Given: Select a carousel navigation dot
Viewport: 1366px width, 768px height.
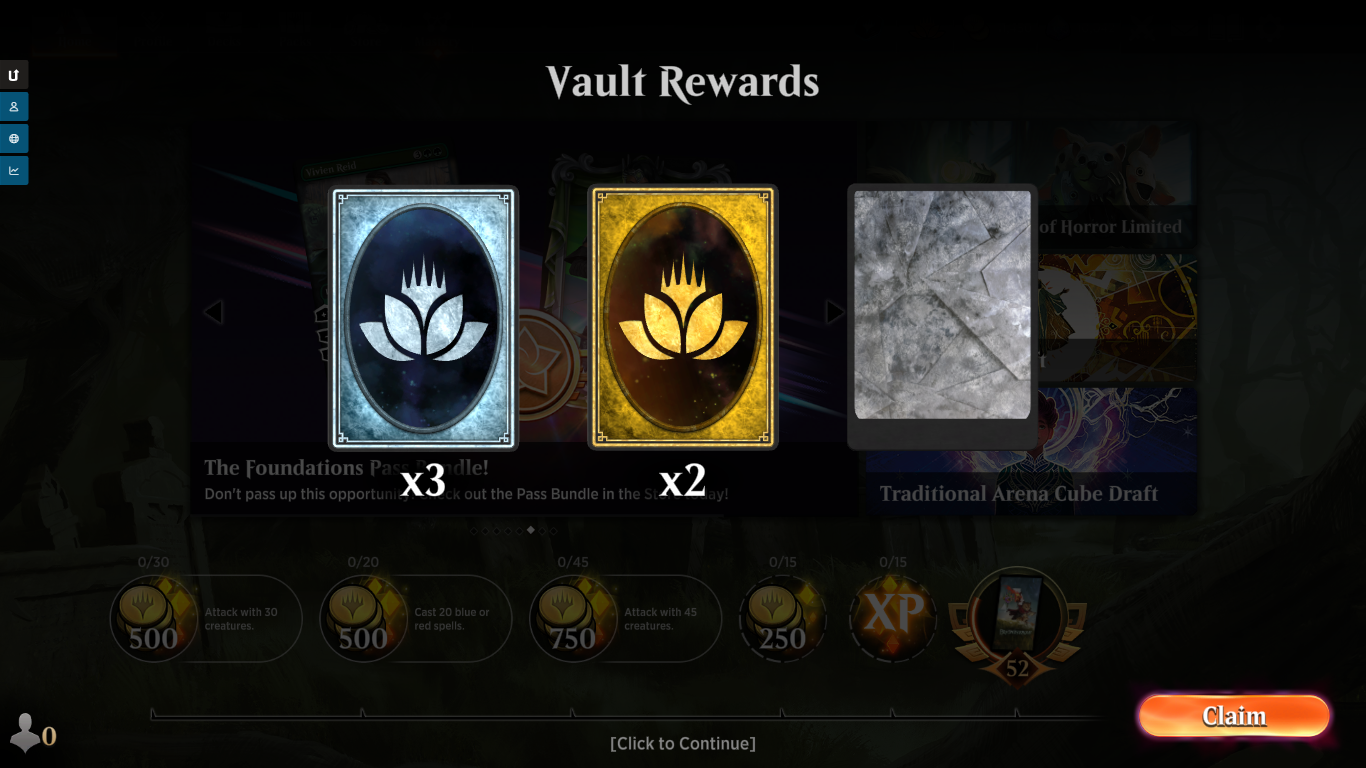Looking at the screenshot, I should (x=533, y=531).
